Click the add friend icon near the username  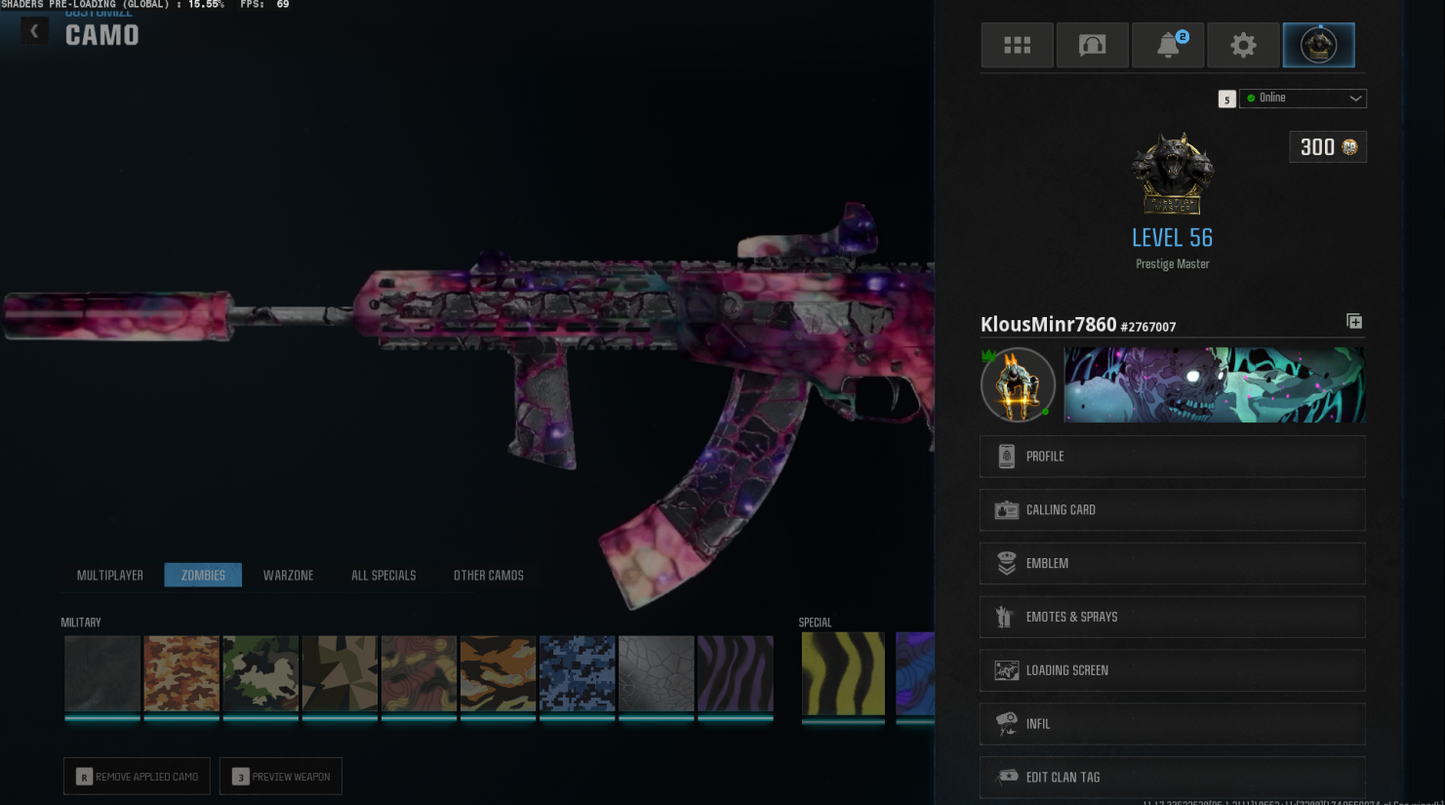(1354, 321)
